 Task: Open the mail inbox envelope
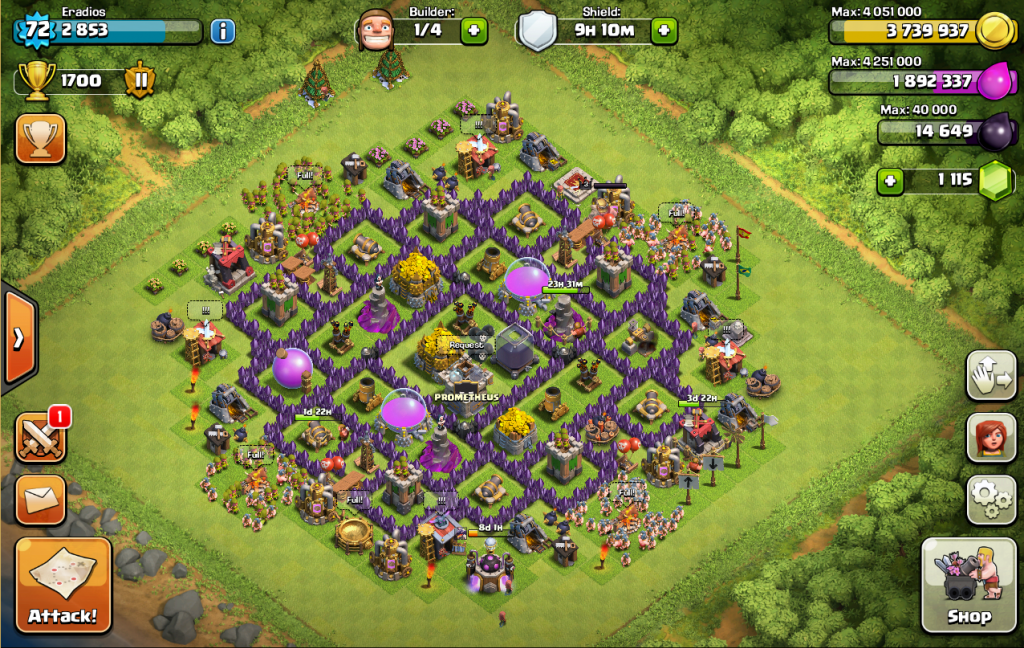pyautogui.click(x=41, y=499)
